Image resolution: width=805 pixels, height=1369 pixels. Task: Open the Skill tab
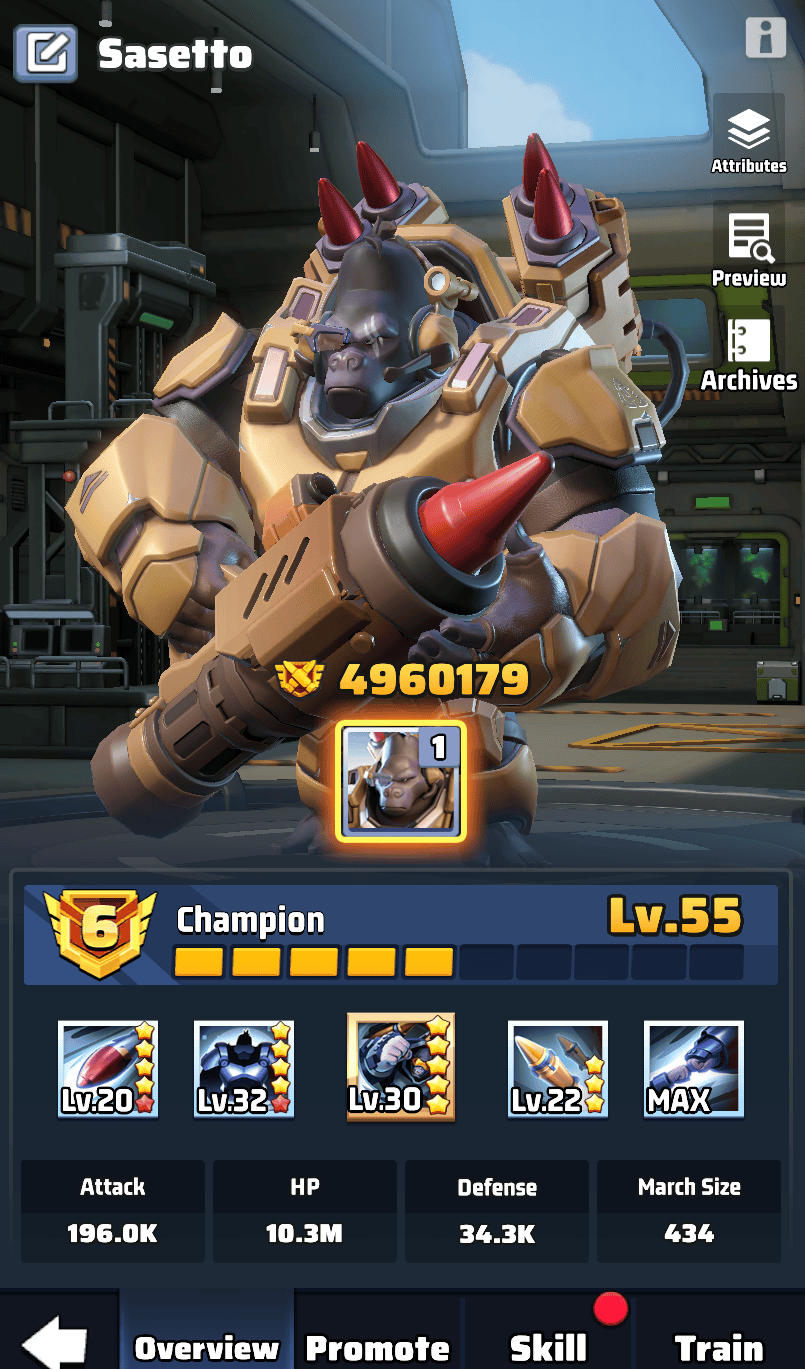(x=548, y=1346)
